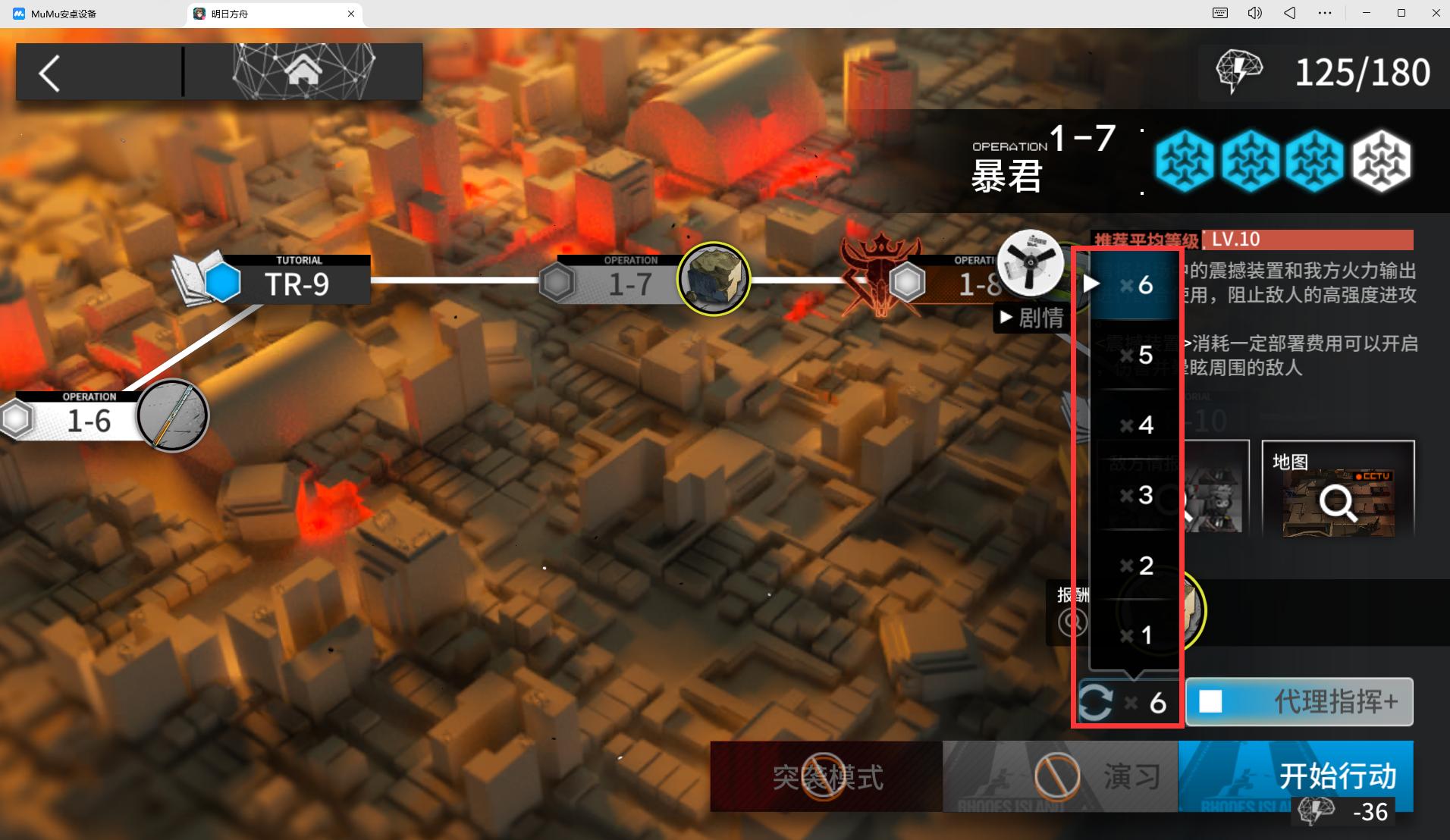Toggle the 代理指挥+ auto-deploy checkbox

click(1211, 701)
